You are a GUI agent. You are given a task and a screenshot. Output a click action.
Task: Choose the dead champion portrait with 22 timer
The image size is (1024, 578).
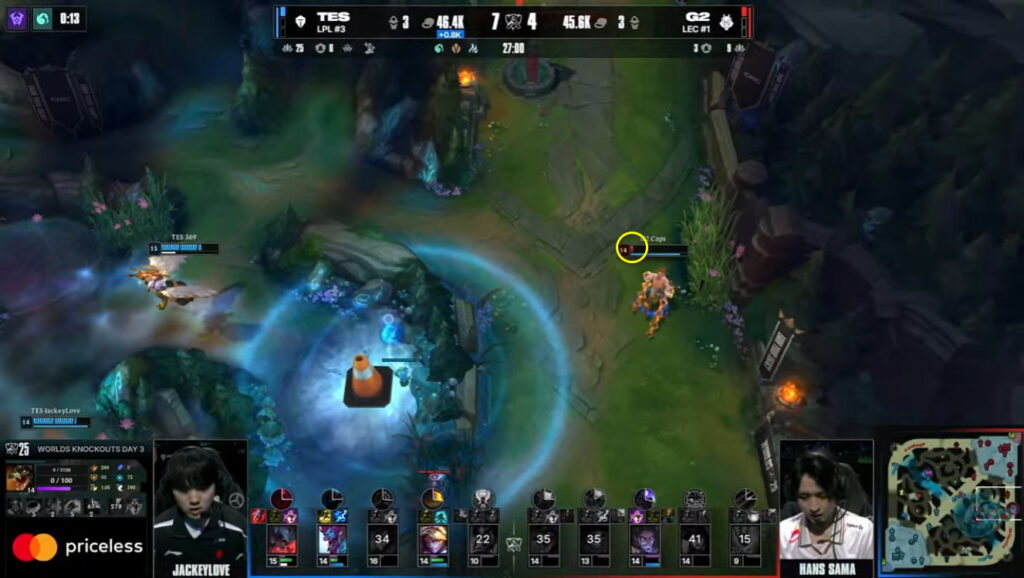pos(484,539)
